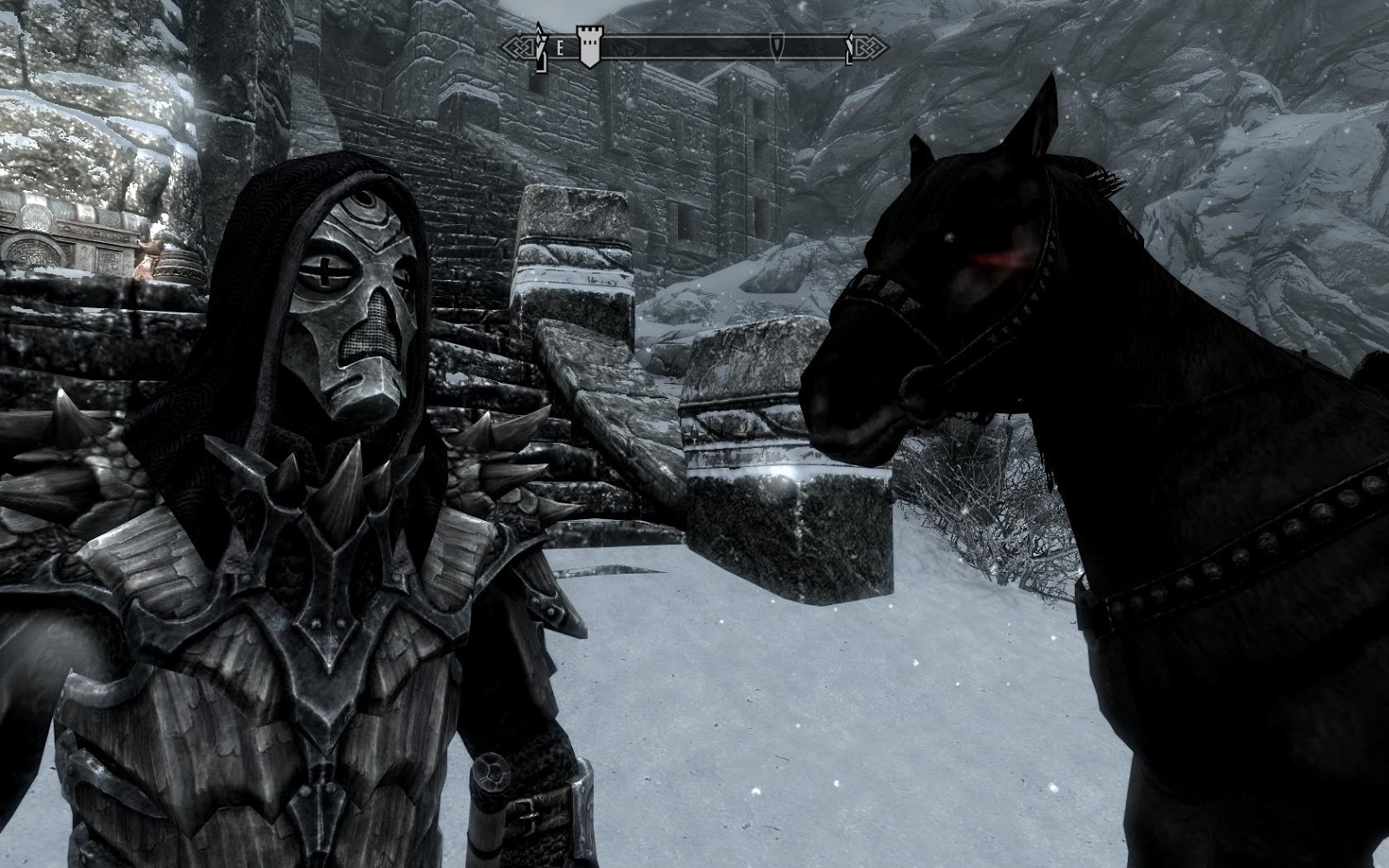Click the castle location marker on the compass
Viewport: 1389px width, 868px height.
[591, 43]
